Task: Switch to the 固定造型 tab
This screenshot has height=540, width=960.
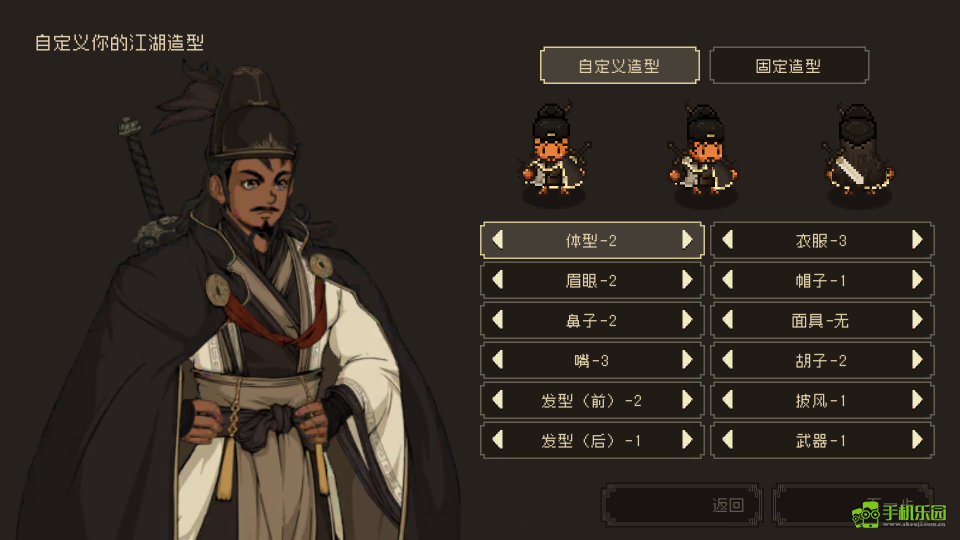Action: point(788,66)
